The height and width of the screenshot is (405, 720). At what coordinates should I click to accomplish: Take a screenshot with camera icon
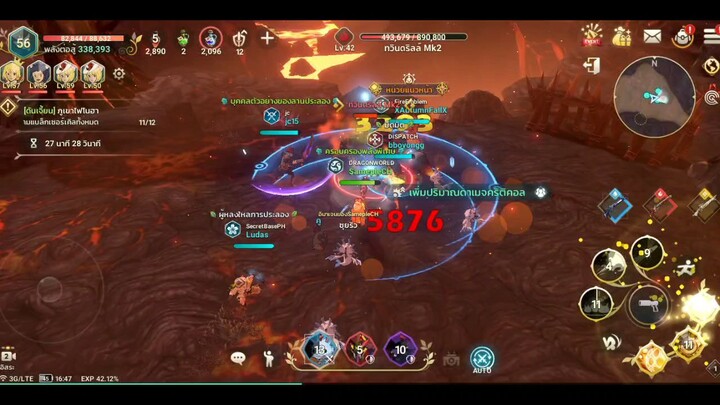(451, 358)
